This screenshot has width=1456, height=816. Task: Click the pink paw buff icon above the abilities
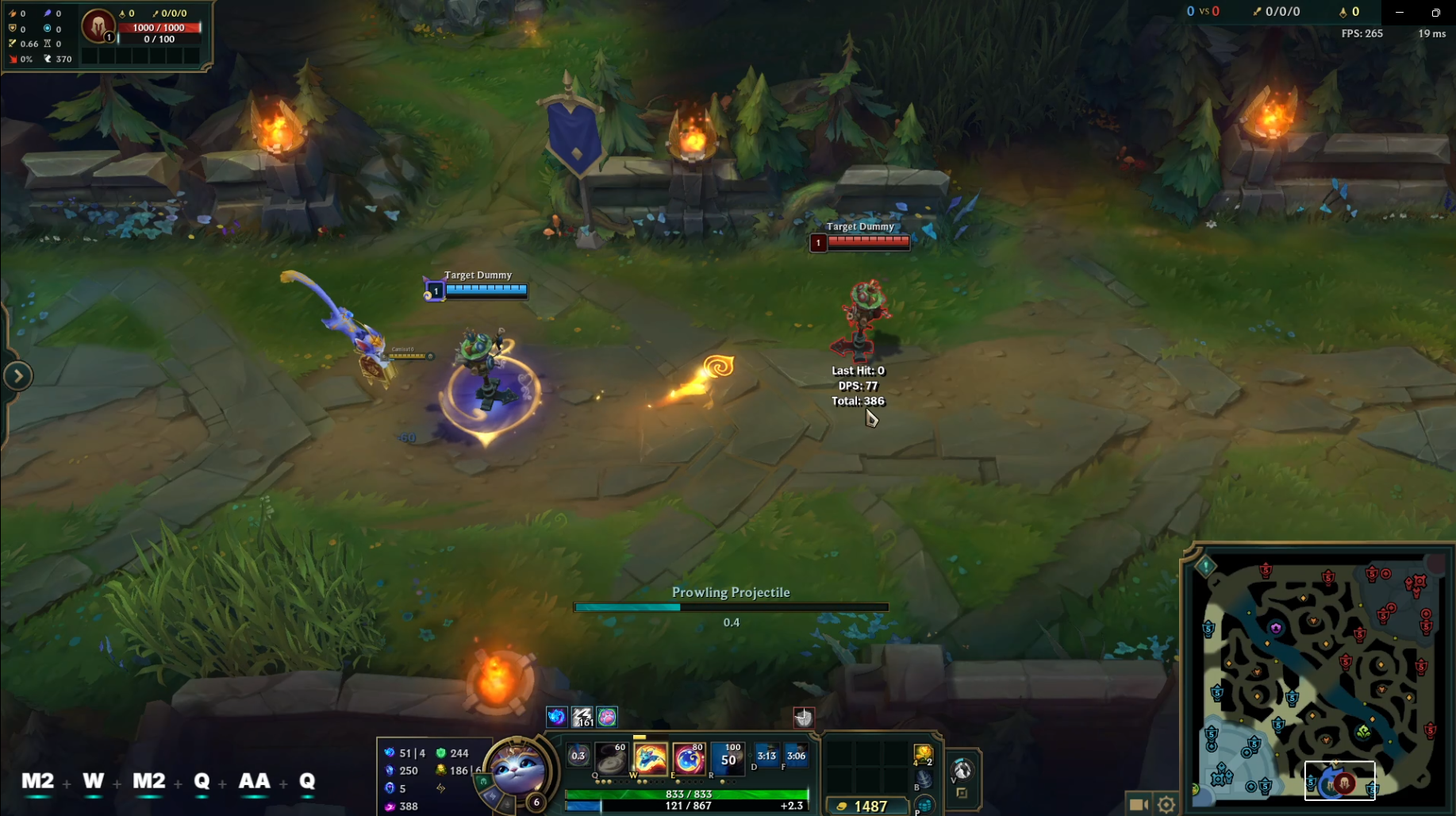(x=606, y=717)
